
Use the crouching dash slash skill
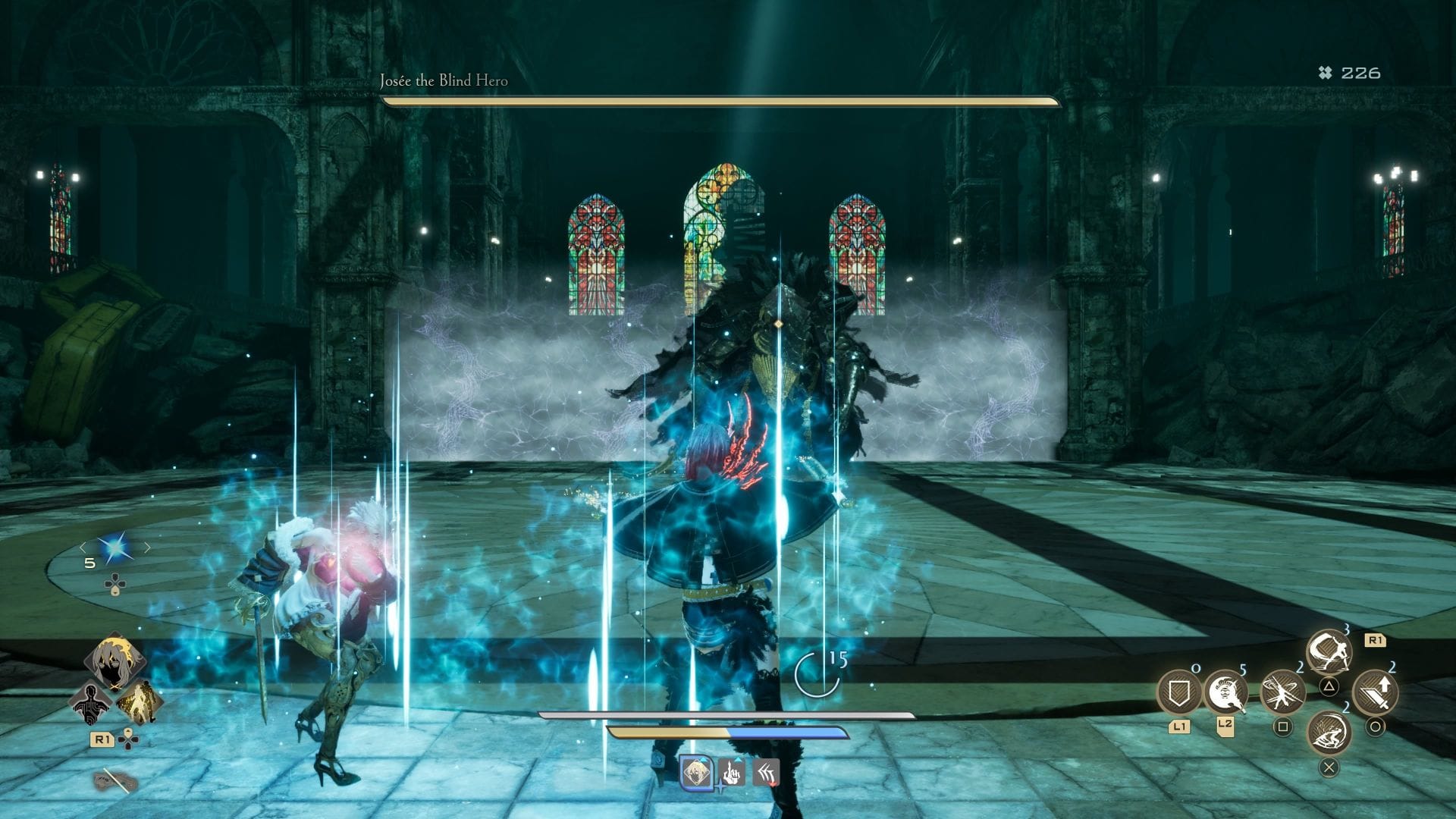pyautogui.click(x=1329, y=731)
